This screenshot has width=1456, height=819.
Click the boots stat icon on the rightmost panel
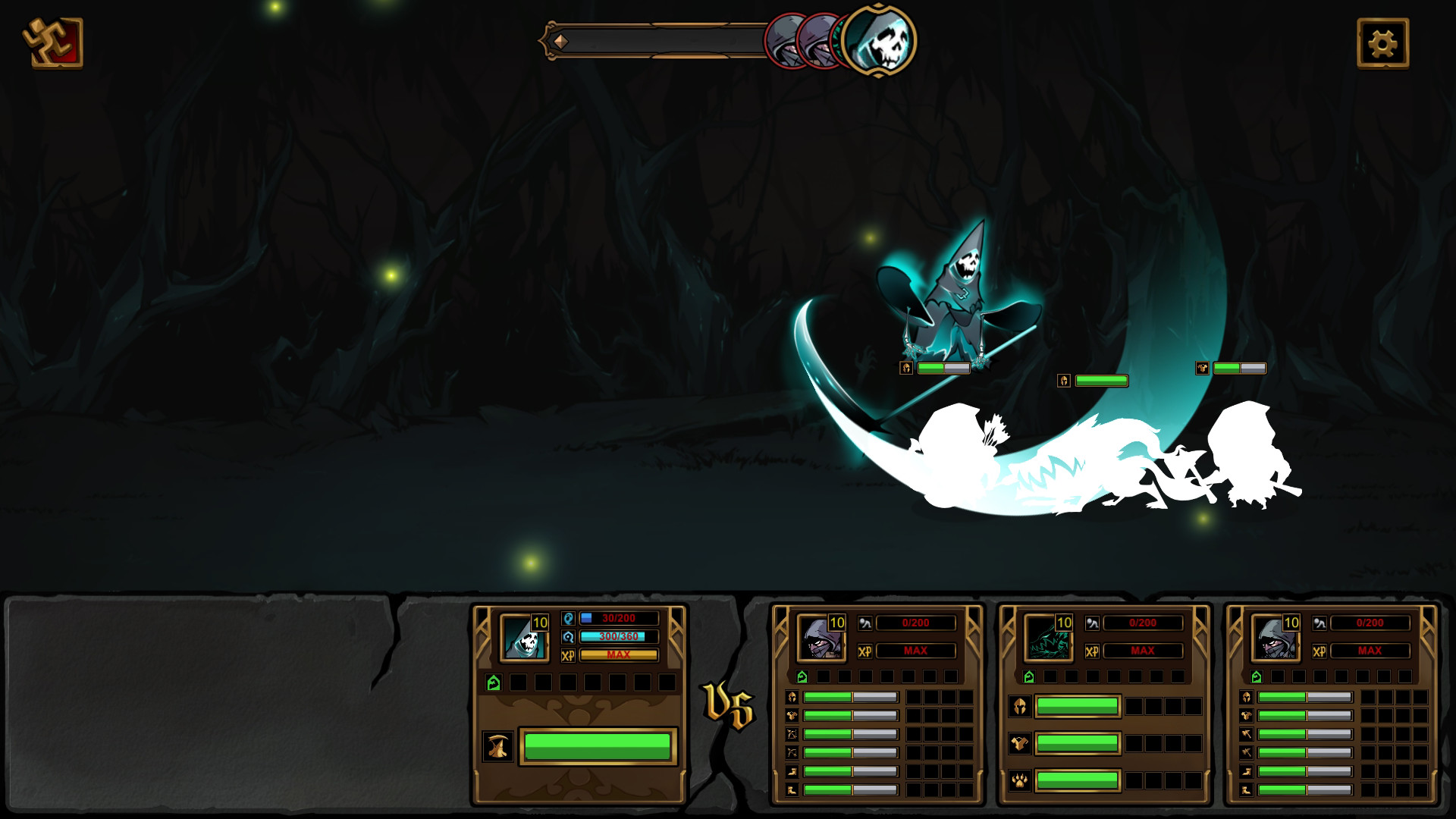[1247, 790]
